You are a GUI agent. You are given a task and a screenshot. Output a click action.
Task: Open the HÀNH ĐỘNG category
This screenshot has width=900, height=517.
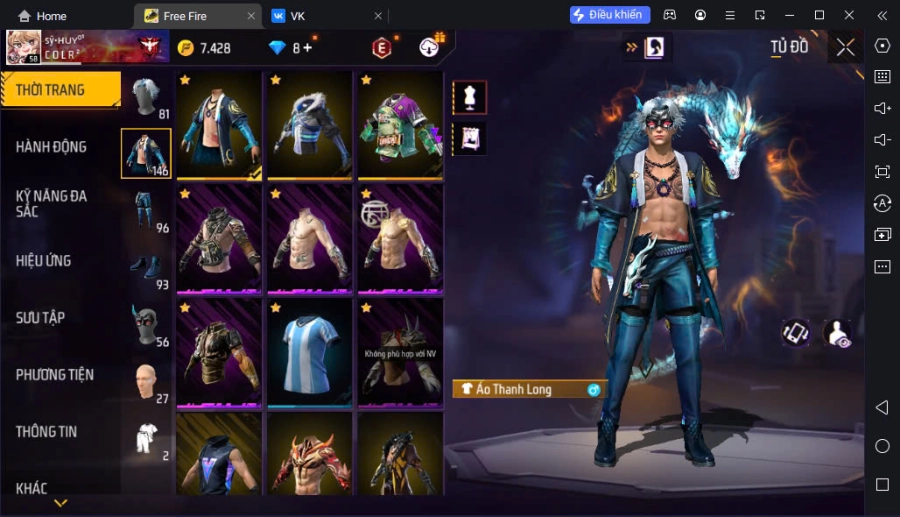(52, 147)
